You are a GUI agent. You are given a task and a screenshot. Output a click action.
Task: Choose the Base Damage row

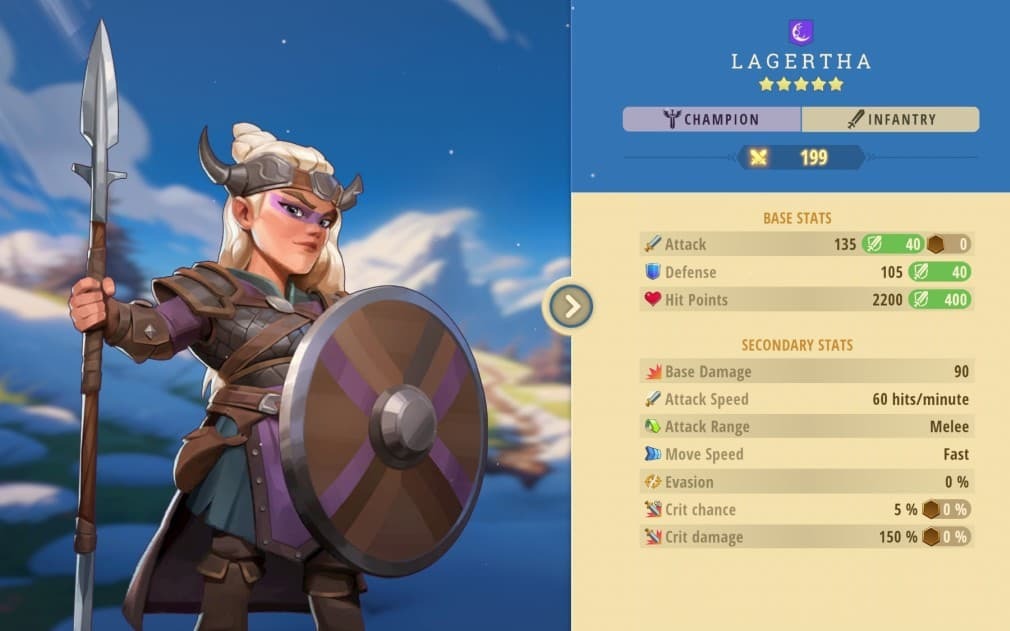tap(805, 372)
